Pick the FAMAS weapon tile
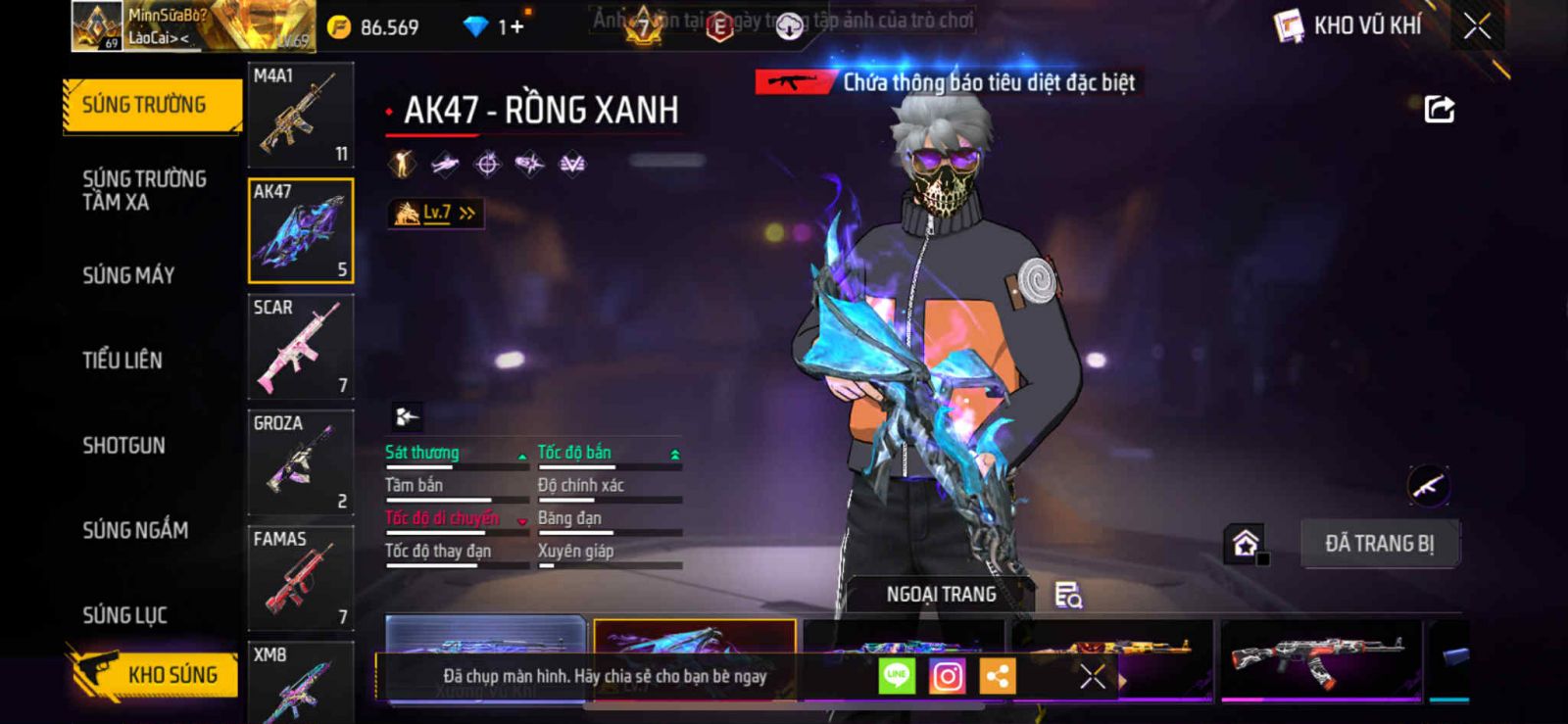 click(x=300, y=577)
